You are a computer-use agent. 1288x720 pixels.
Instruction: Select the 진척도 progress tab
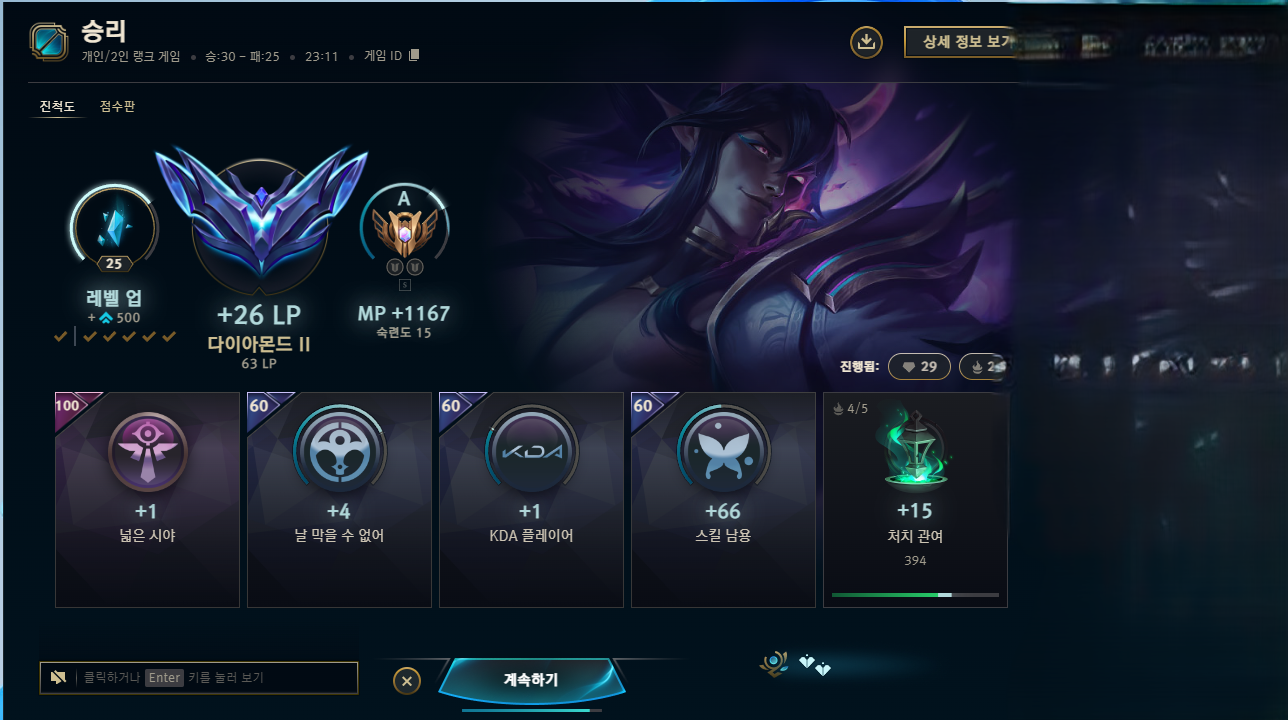pyautogui.click(x=57, y=106)
